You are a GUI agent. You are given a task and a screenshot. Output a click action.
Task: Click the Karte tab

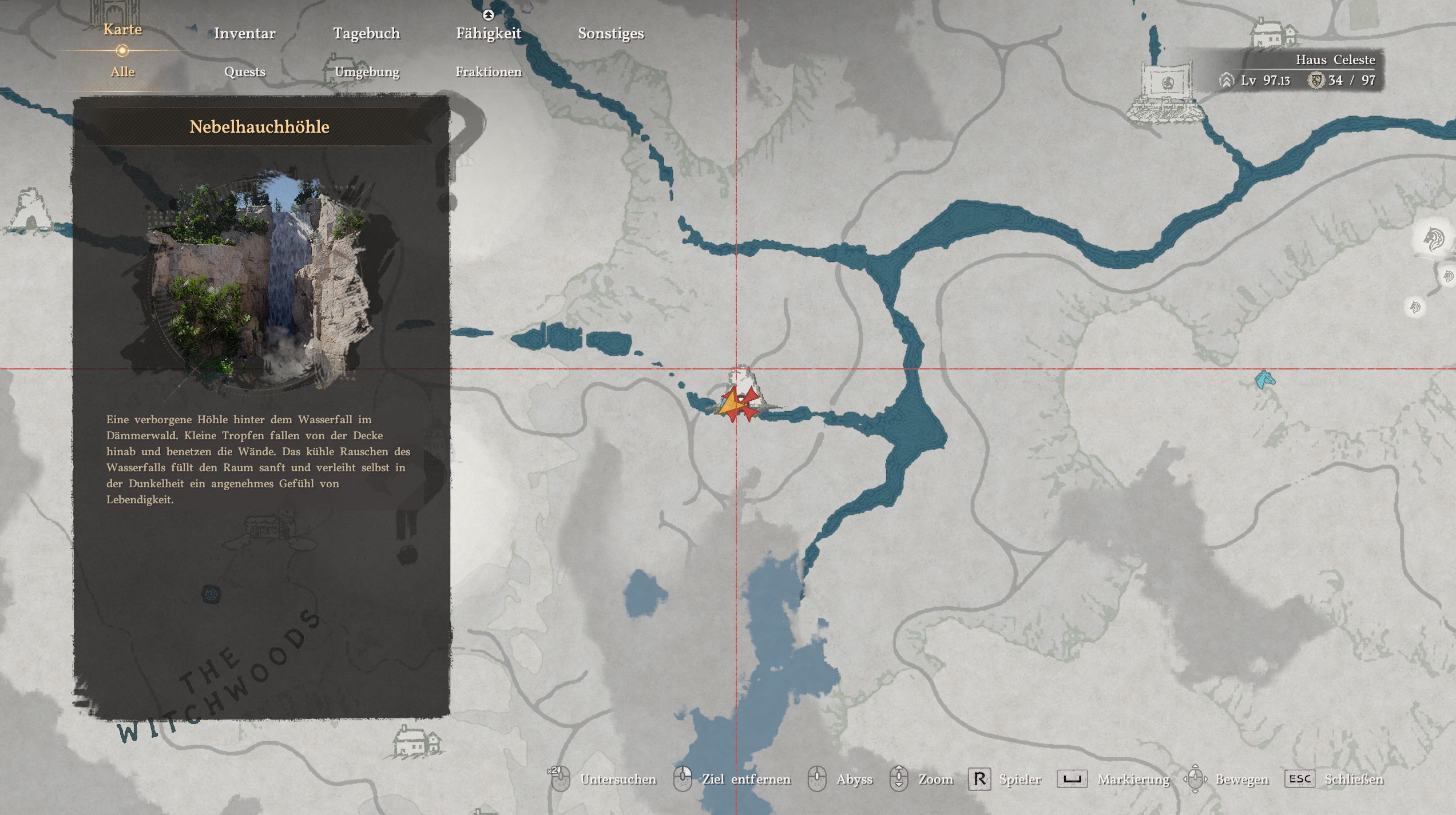point(122,30)
